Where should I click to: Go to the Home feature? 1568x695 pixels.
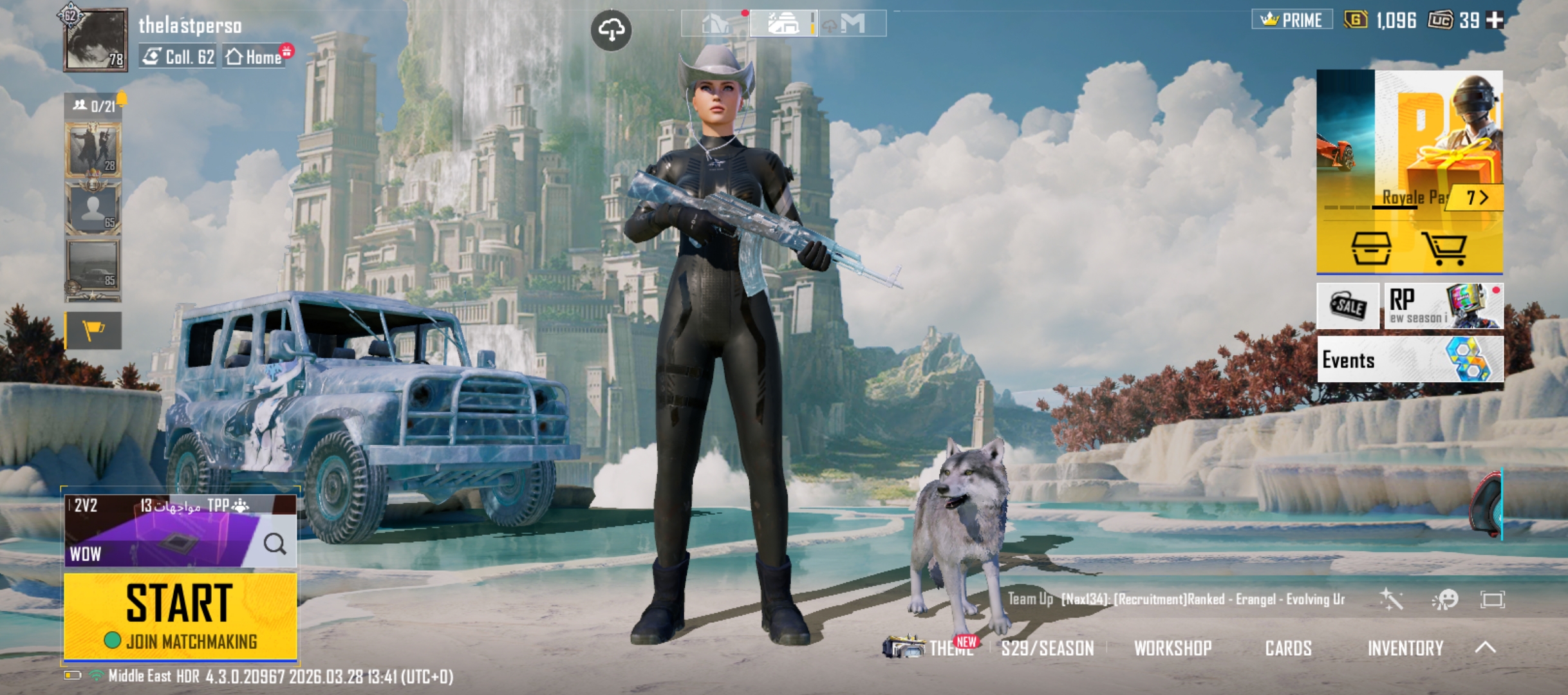pos(255,57)
